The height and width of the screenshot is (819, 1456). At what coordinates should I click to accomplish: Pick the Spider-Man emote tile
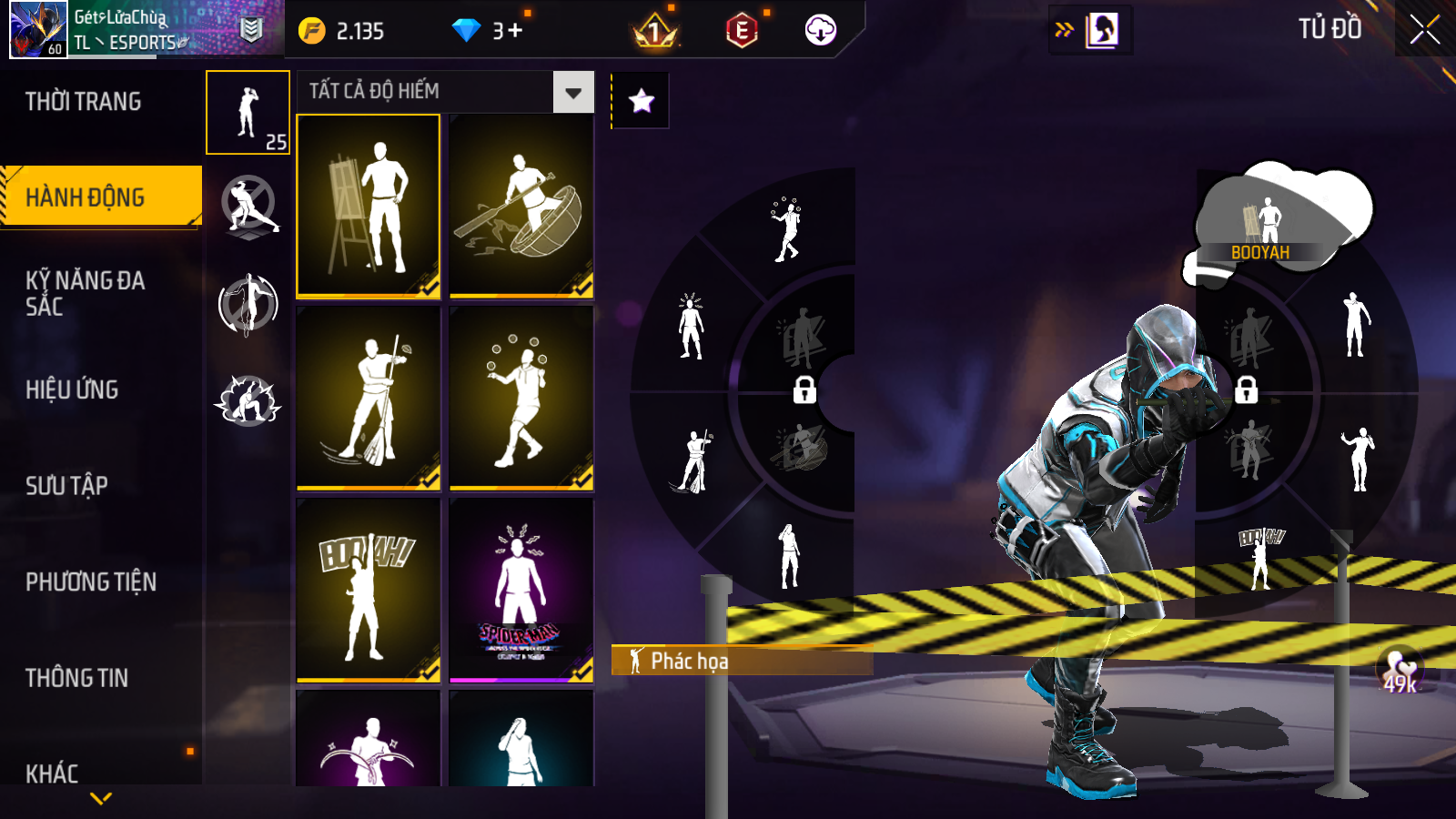521,590
